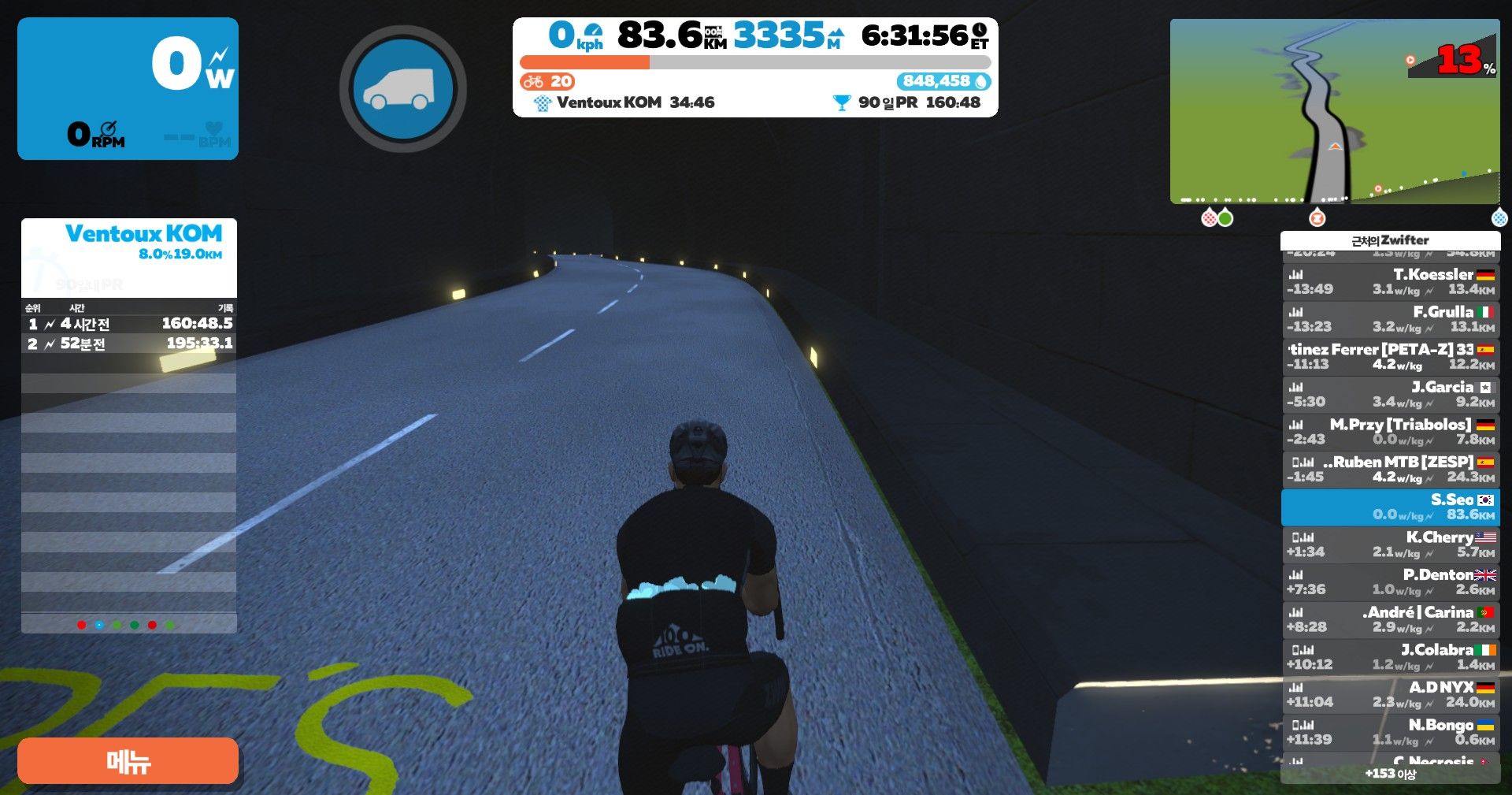Pick André | Carina rider row

pos(1390,619)
